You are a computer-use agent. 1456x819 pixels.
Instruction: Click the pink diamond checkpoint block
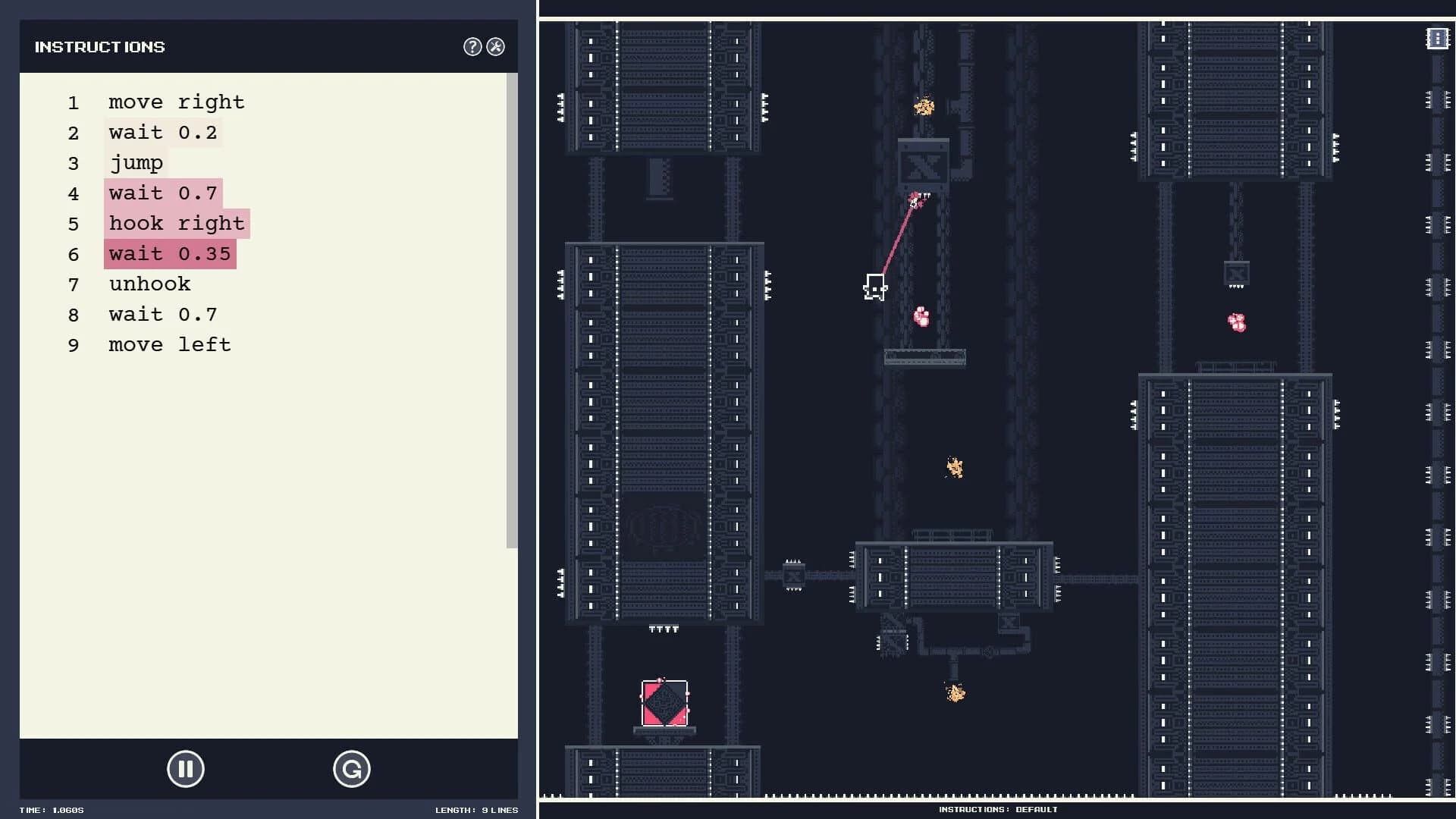[x=664, y=704]
